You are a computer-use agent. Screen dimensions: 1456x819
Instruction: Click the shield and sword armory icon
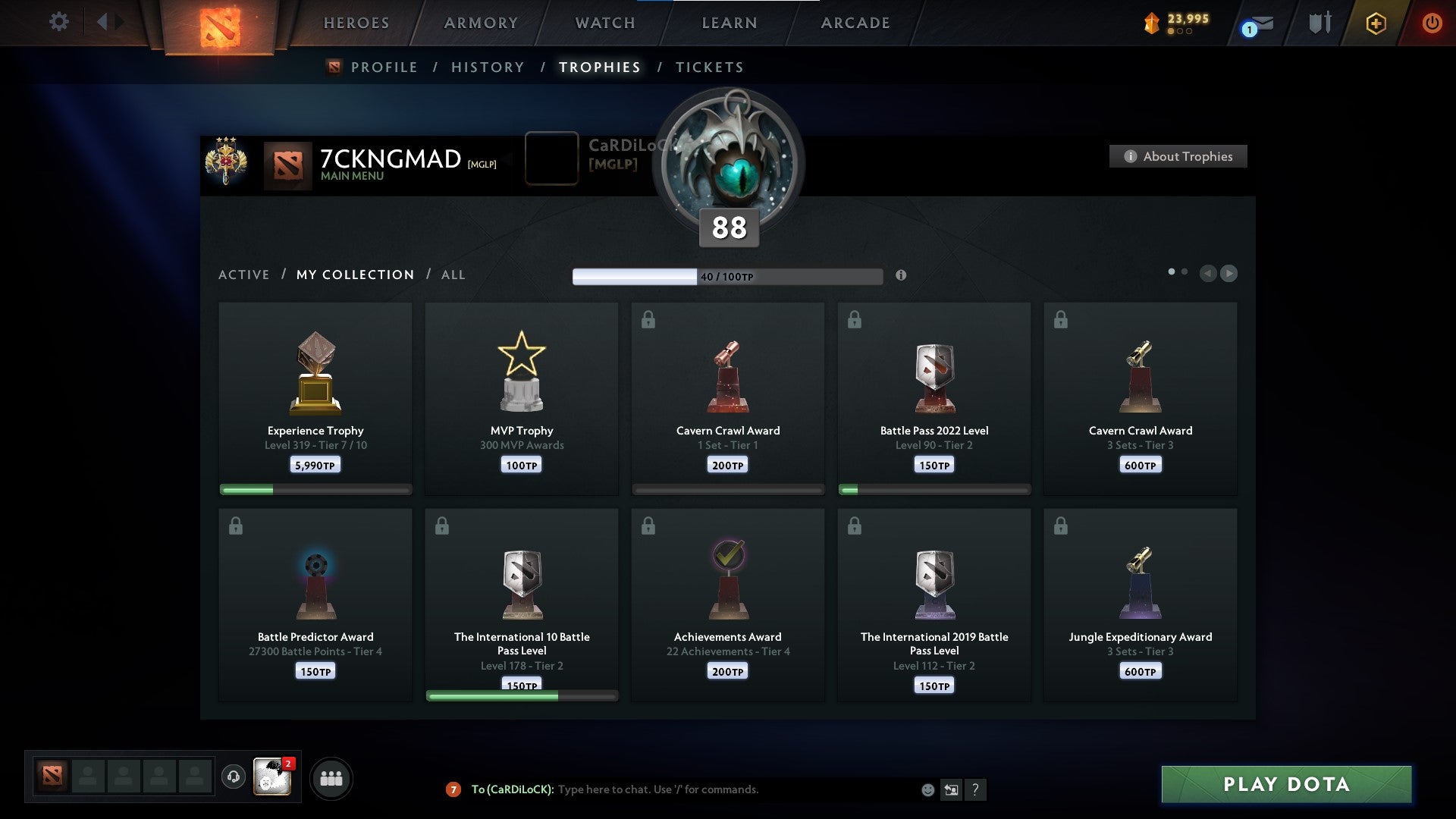pyautogui.click(x=1319, y=23)
